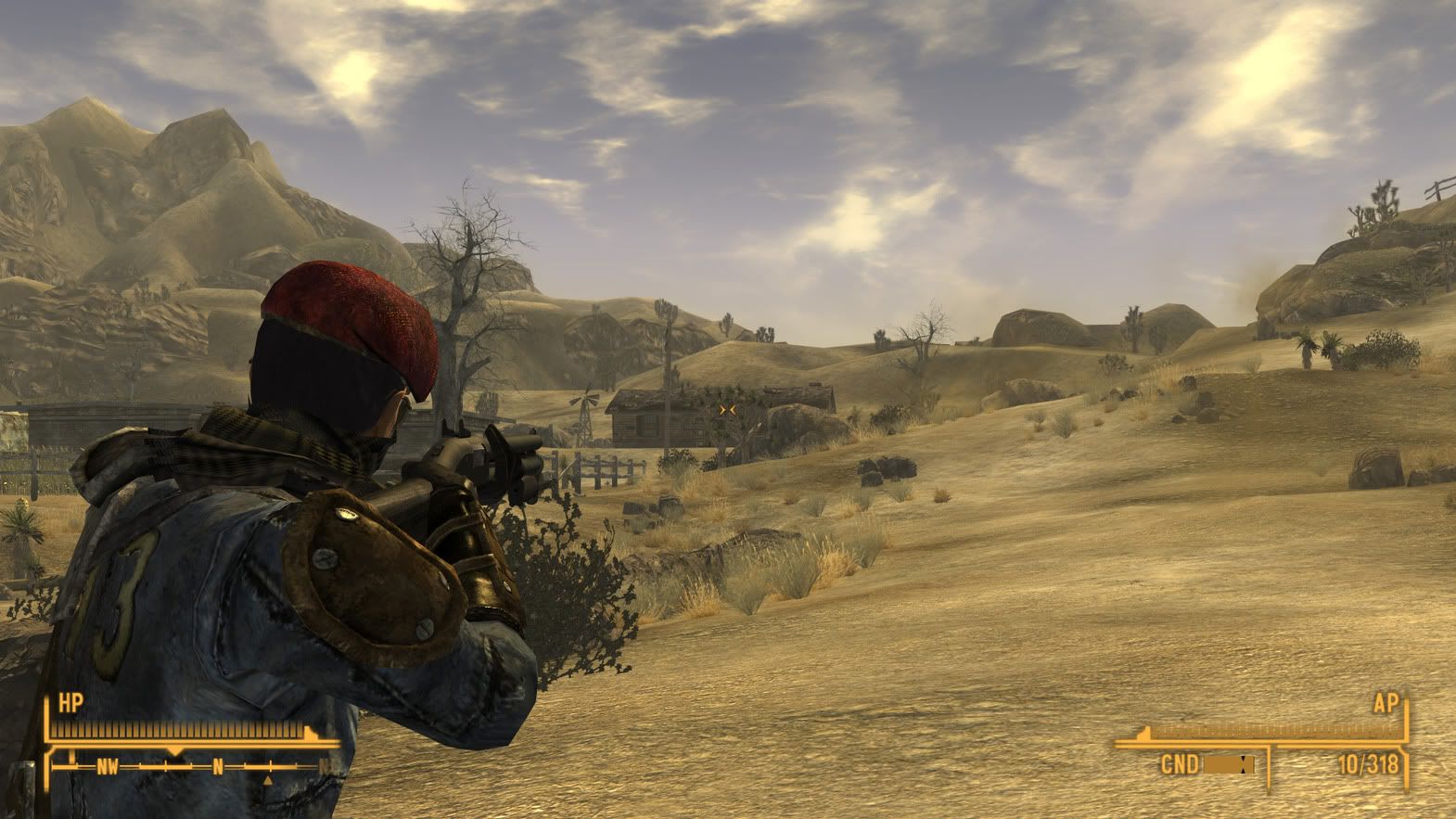Click the HP label on the health bar

tap(71, 702)
